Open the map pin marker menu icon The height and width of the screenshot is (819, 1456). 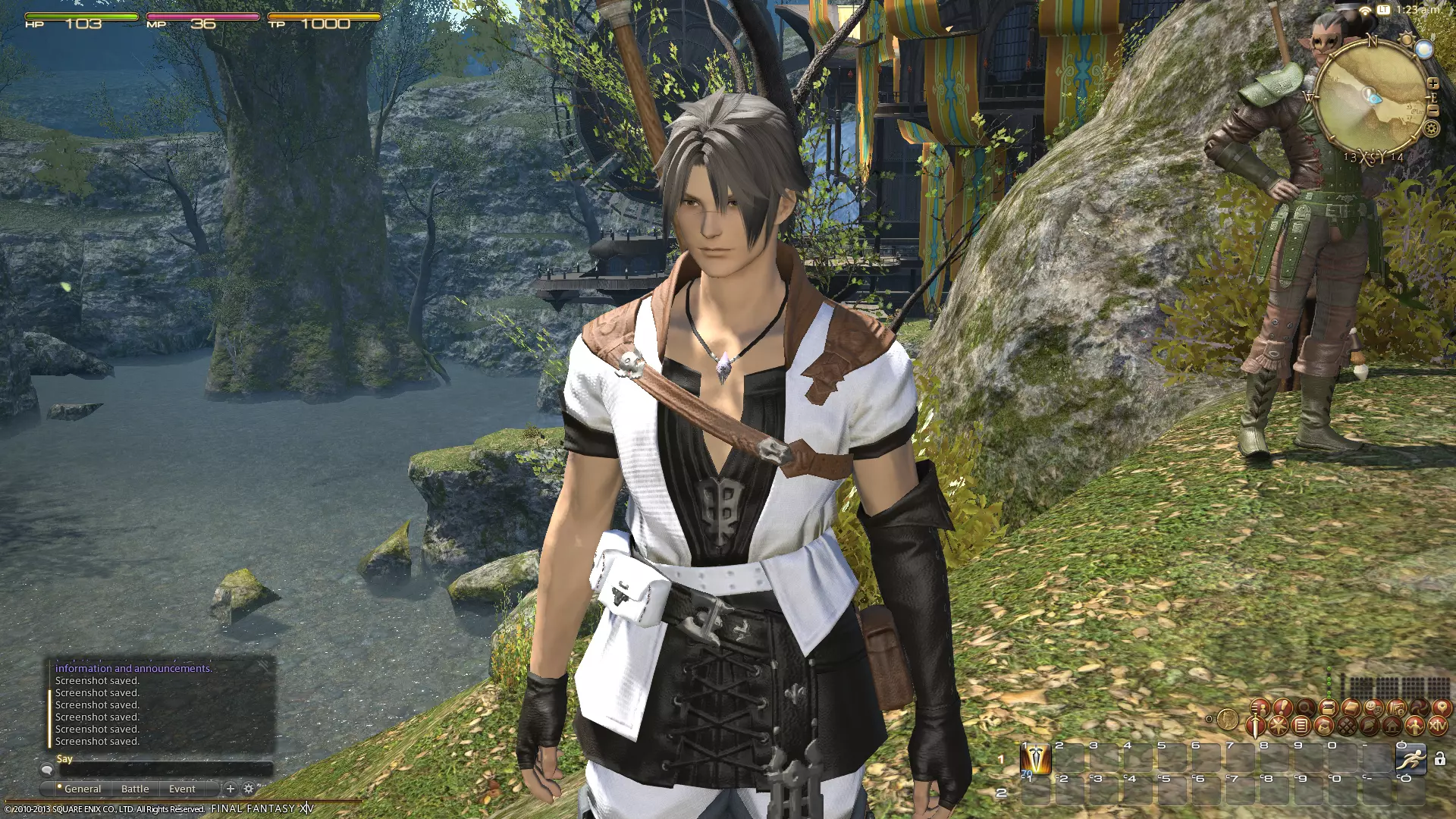point(1442,708)
